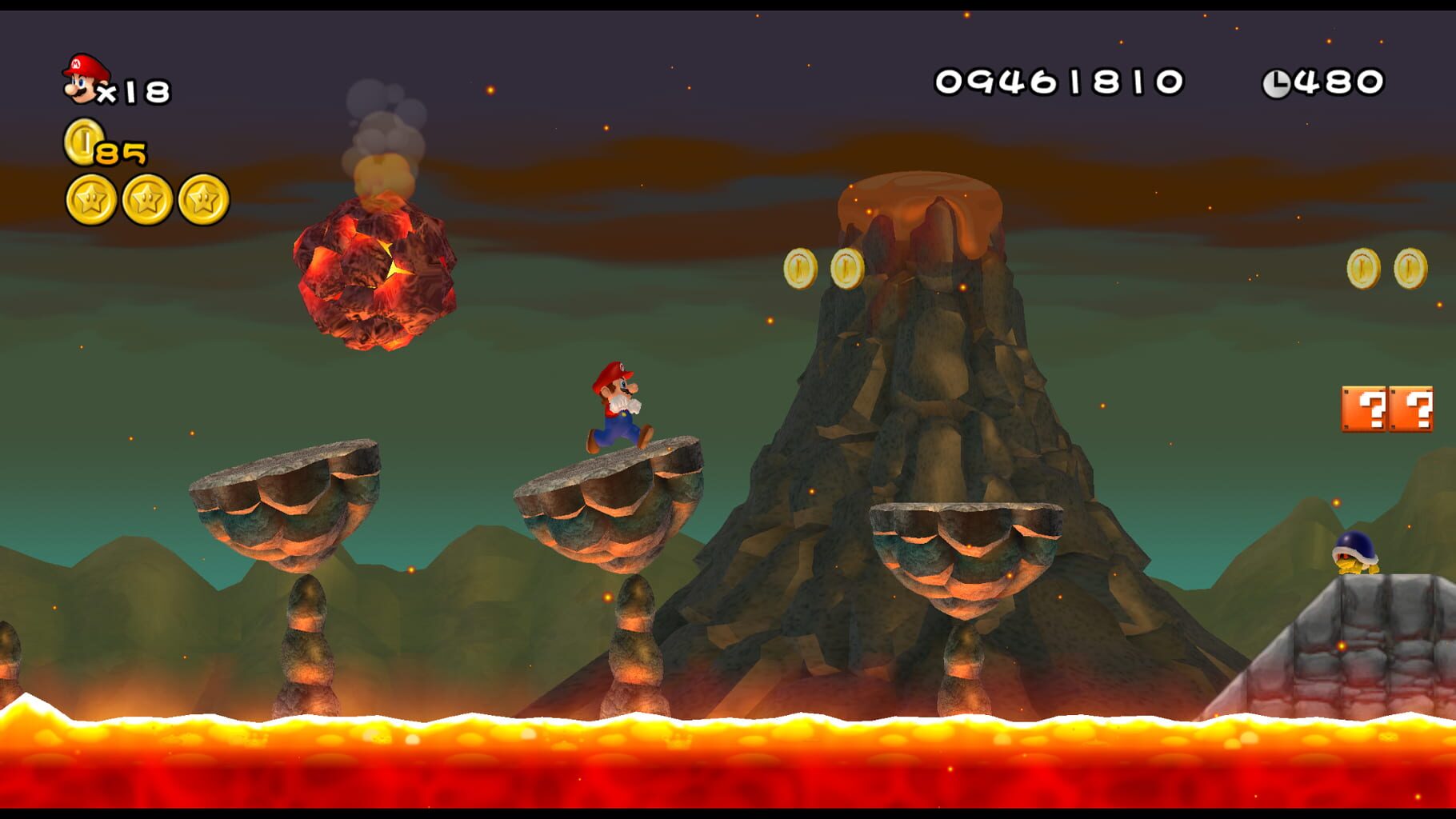This screenshot has height=819, width=1456.
Task: Click the right floating coin near the volcano
Action: (x=846, y=266)
